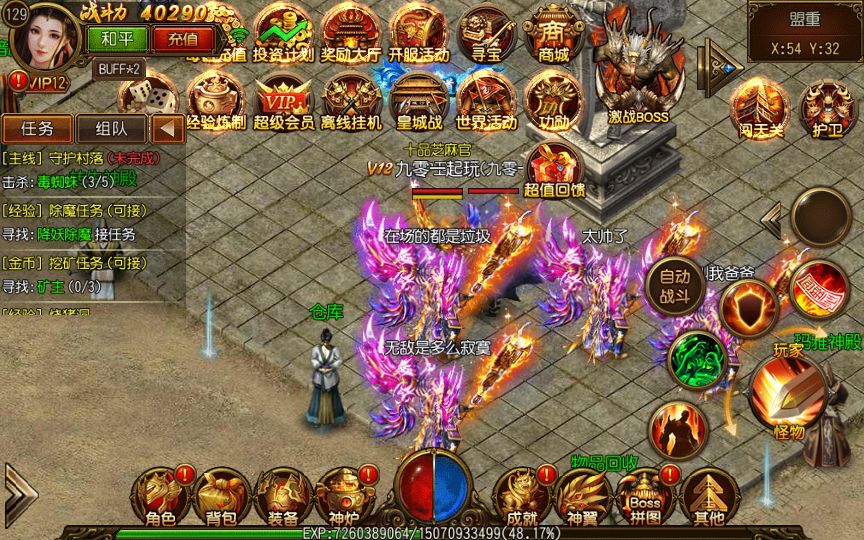The height and width of the screenshot is (540, 864).
Task: Open the 其他 other options menu
Action: coord(708,495)
